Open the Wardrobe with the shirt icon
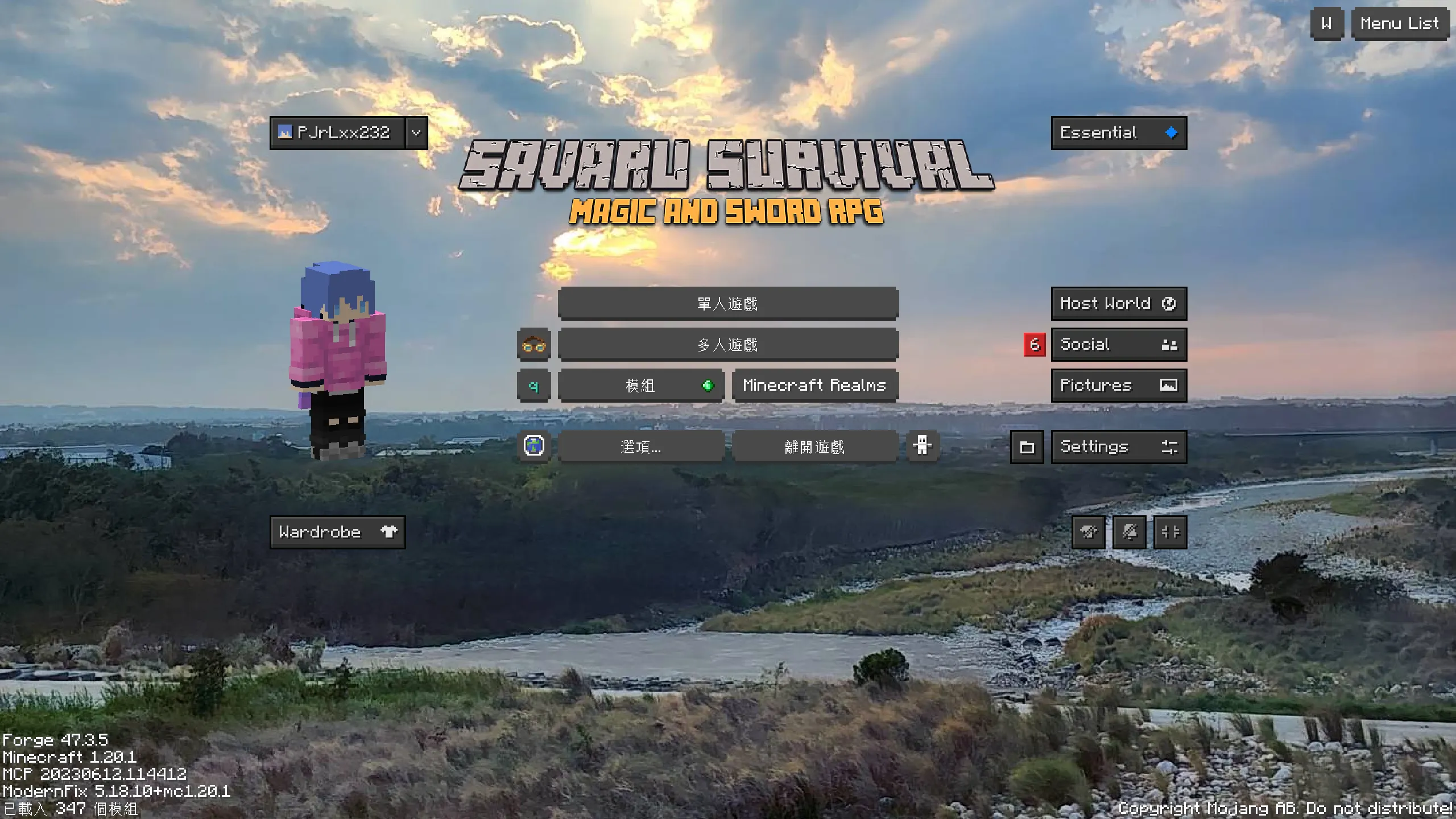Viewport: 1456px width, 819px height. click(x=389, y=531)
